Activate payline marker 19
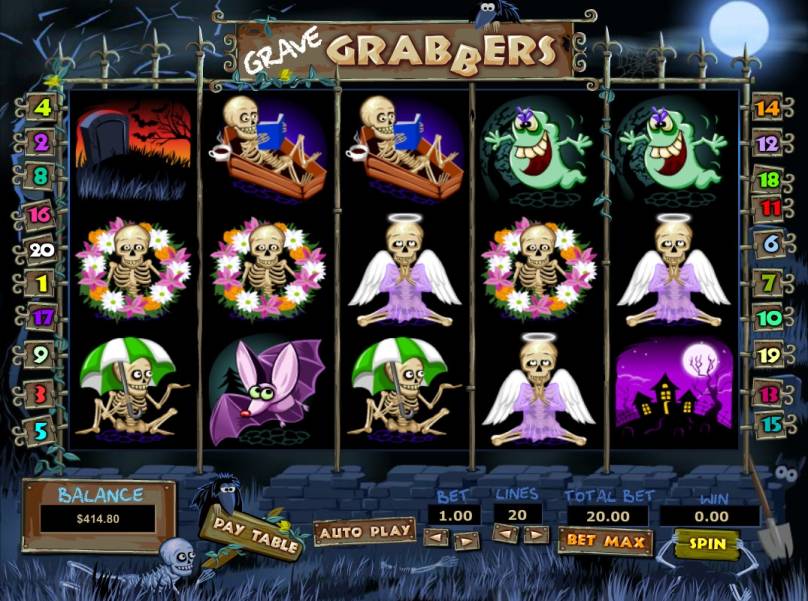The height and width of the screenshot is (601, 808). pos(769,354)
